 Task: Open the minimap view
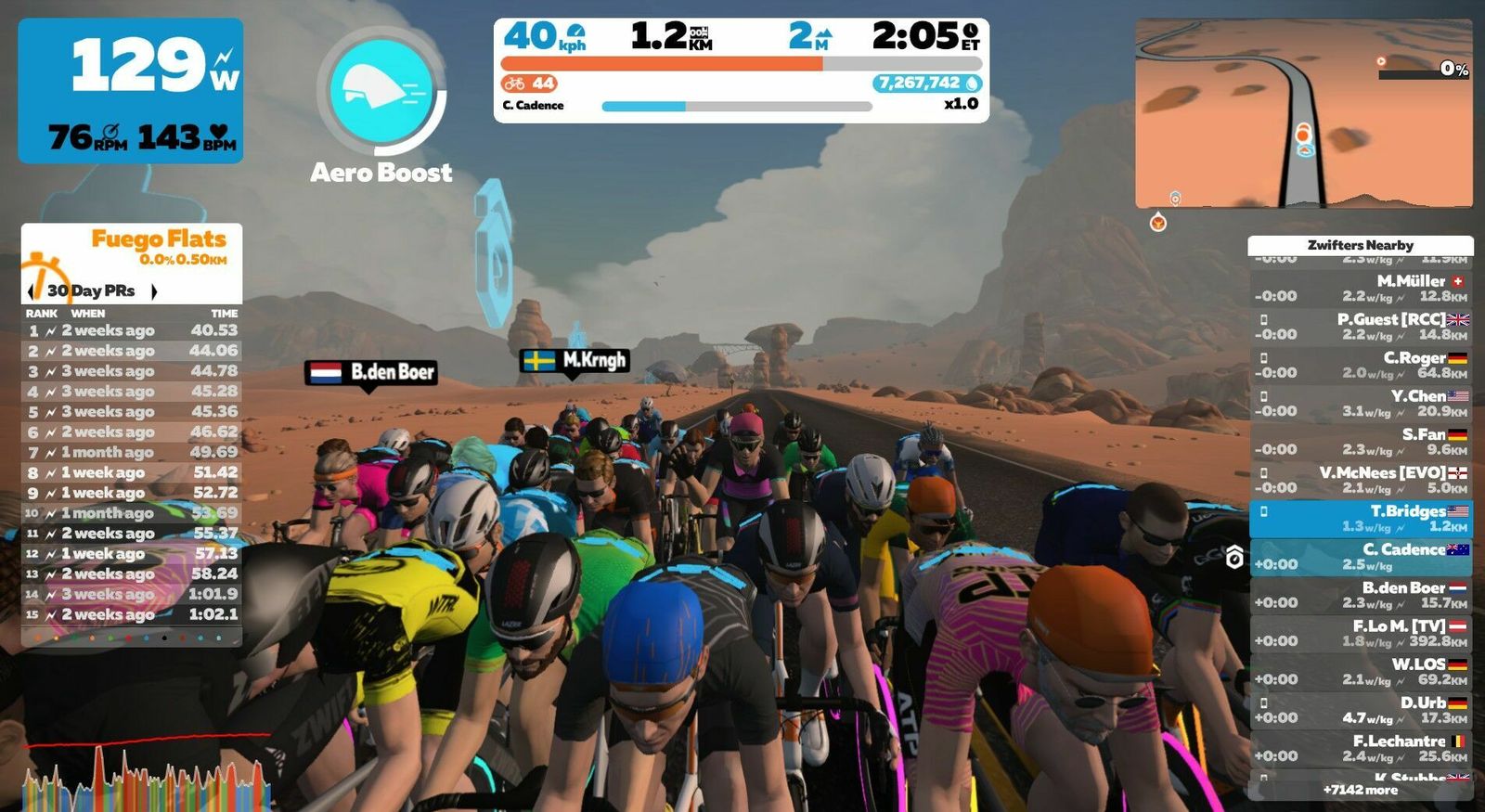[1303, 113]
